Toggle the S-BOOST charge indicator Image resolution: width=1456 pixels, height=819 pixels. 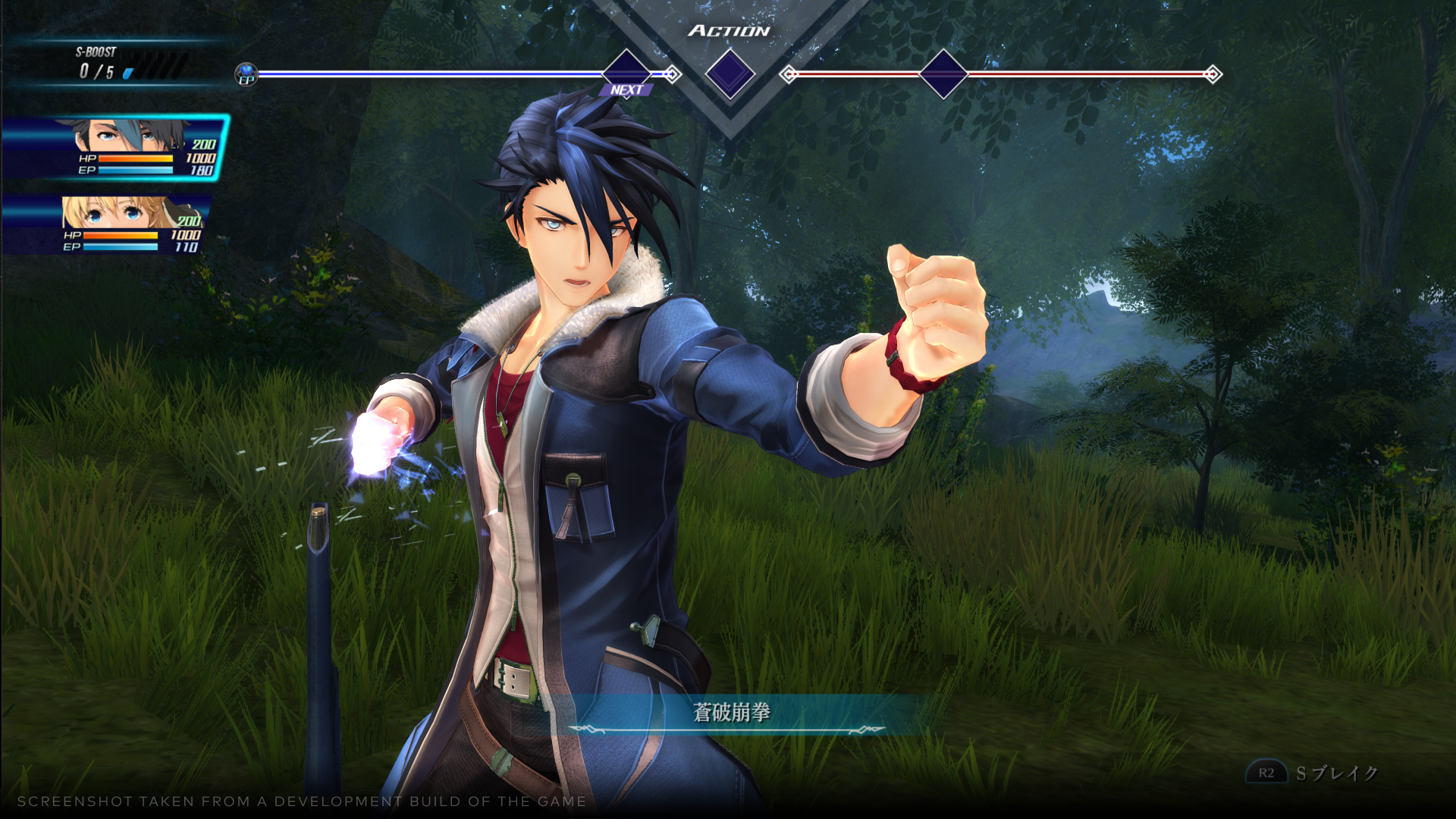coord(155,70)
